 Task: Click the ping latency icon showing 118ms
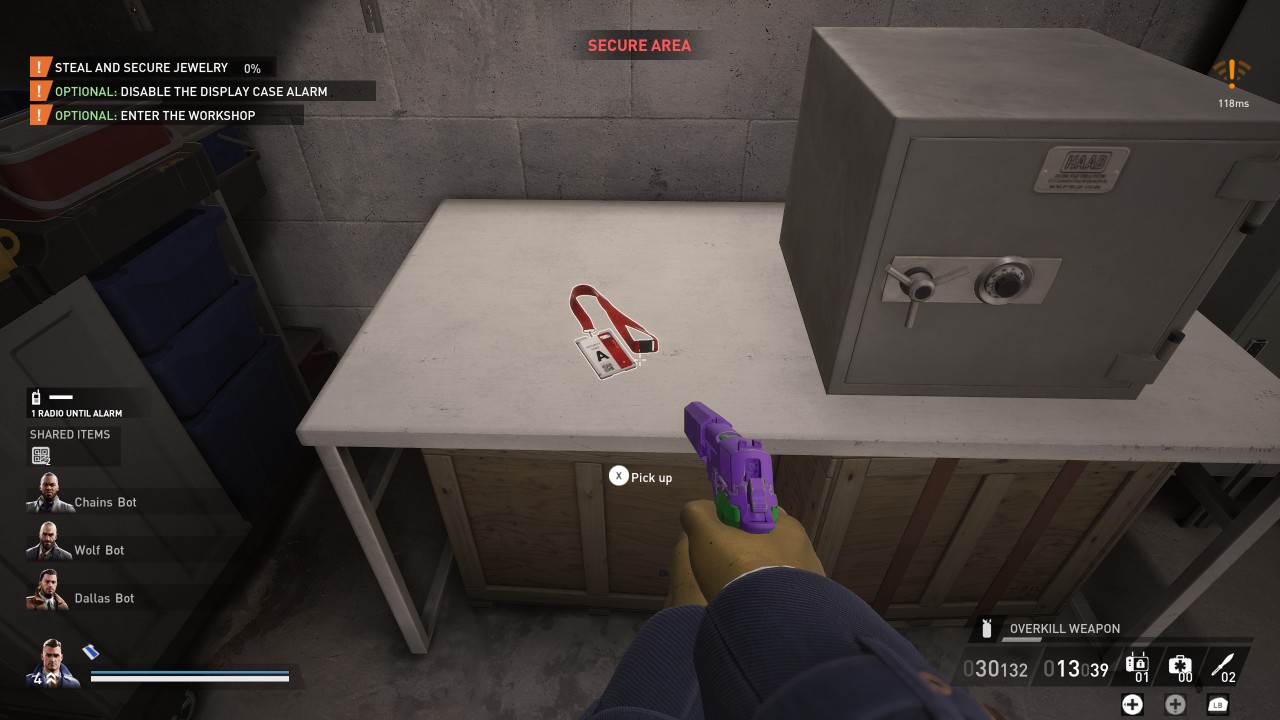tap(1233, 72)
